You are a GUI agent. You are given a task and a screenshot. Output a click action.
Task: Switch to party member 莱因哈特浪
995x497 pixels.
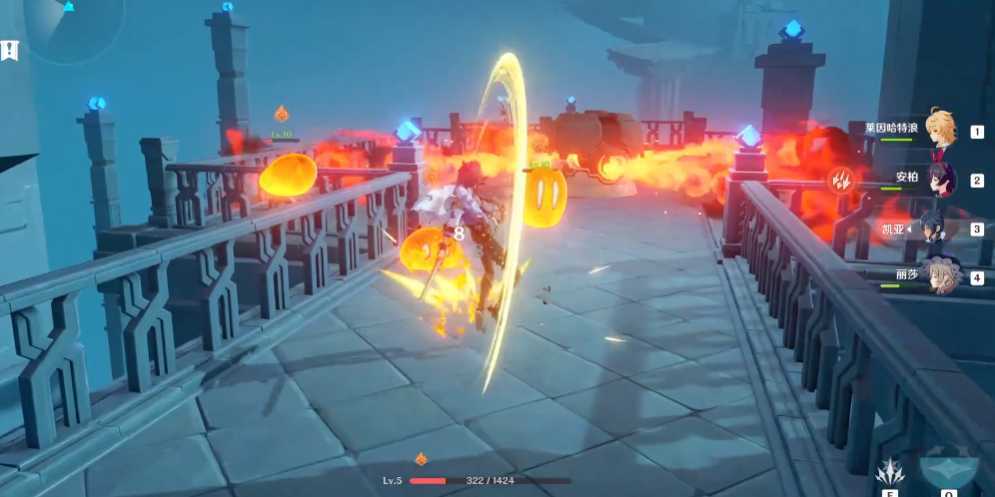tap(938, 129)
